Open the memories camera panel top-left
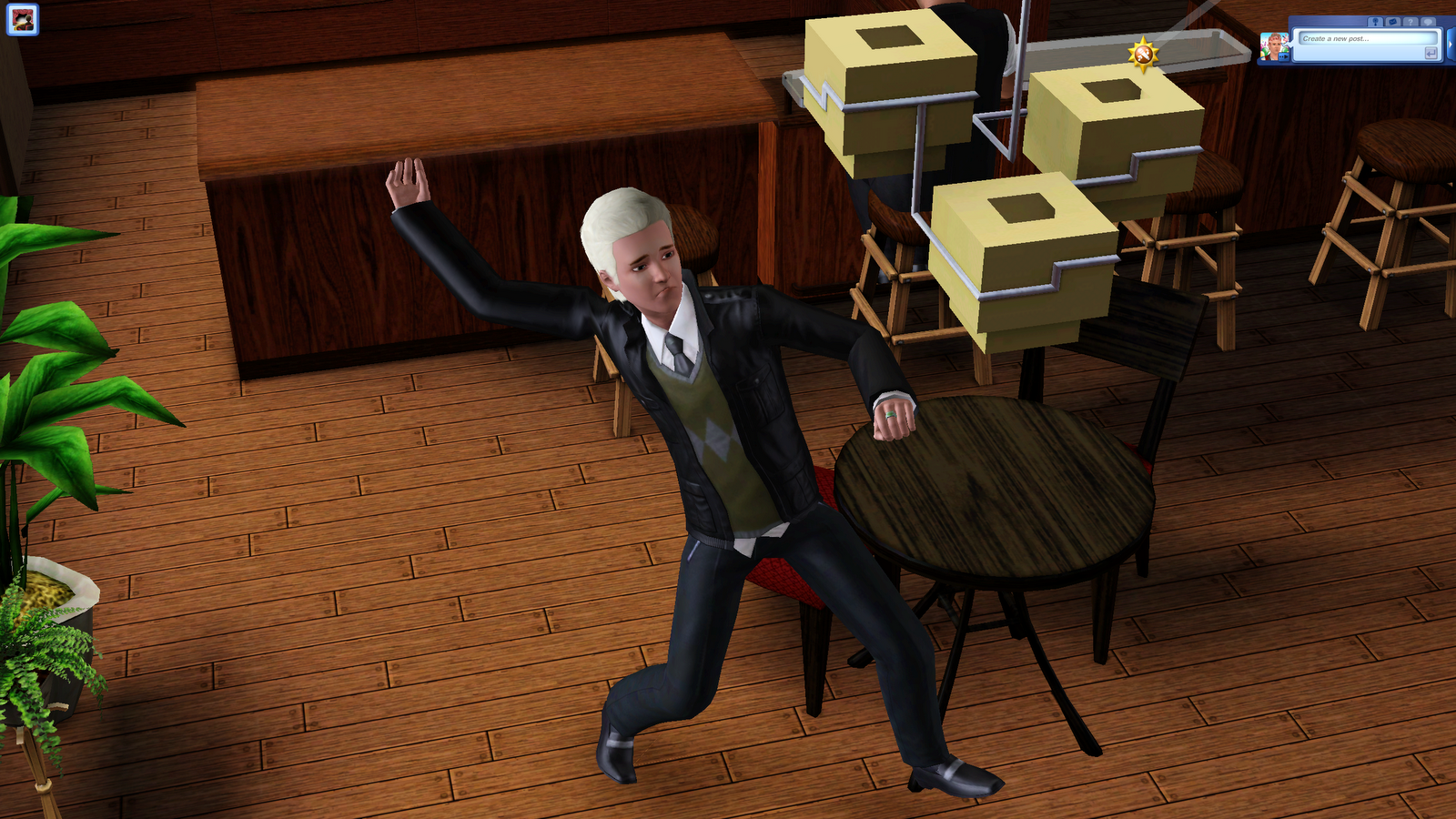This screenshot has height=819, width=1456. point(25,18)
